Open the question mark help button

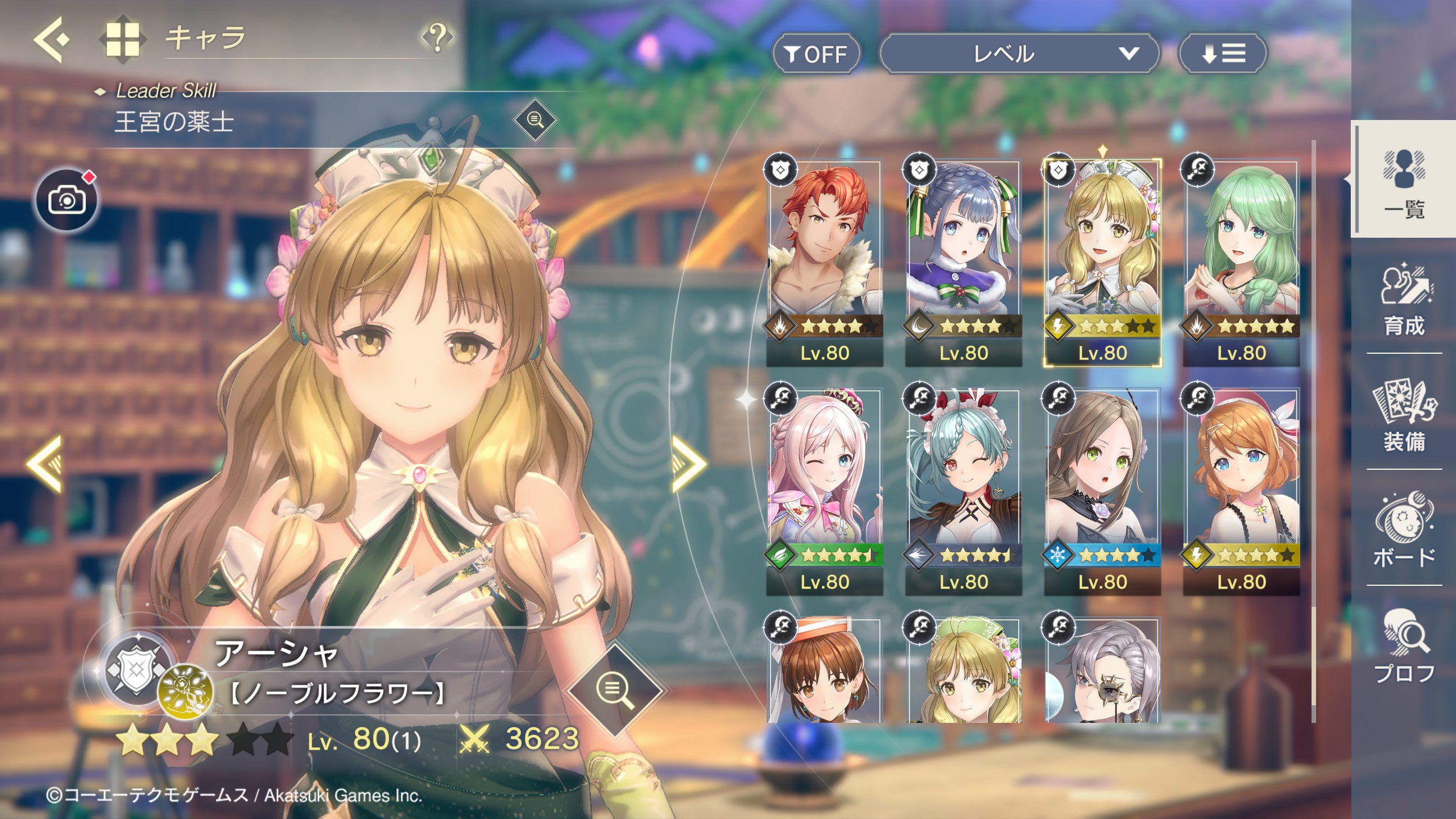coord(437,38)
